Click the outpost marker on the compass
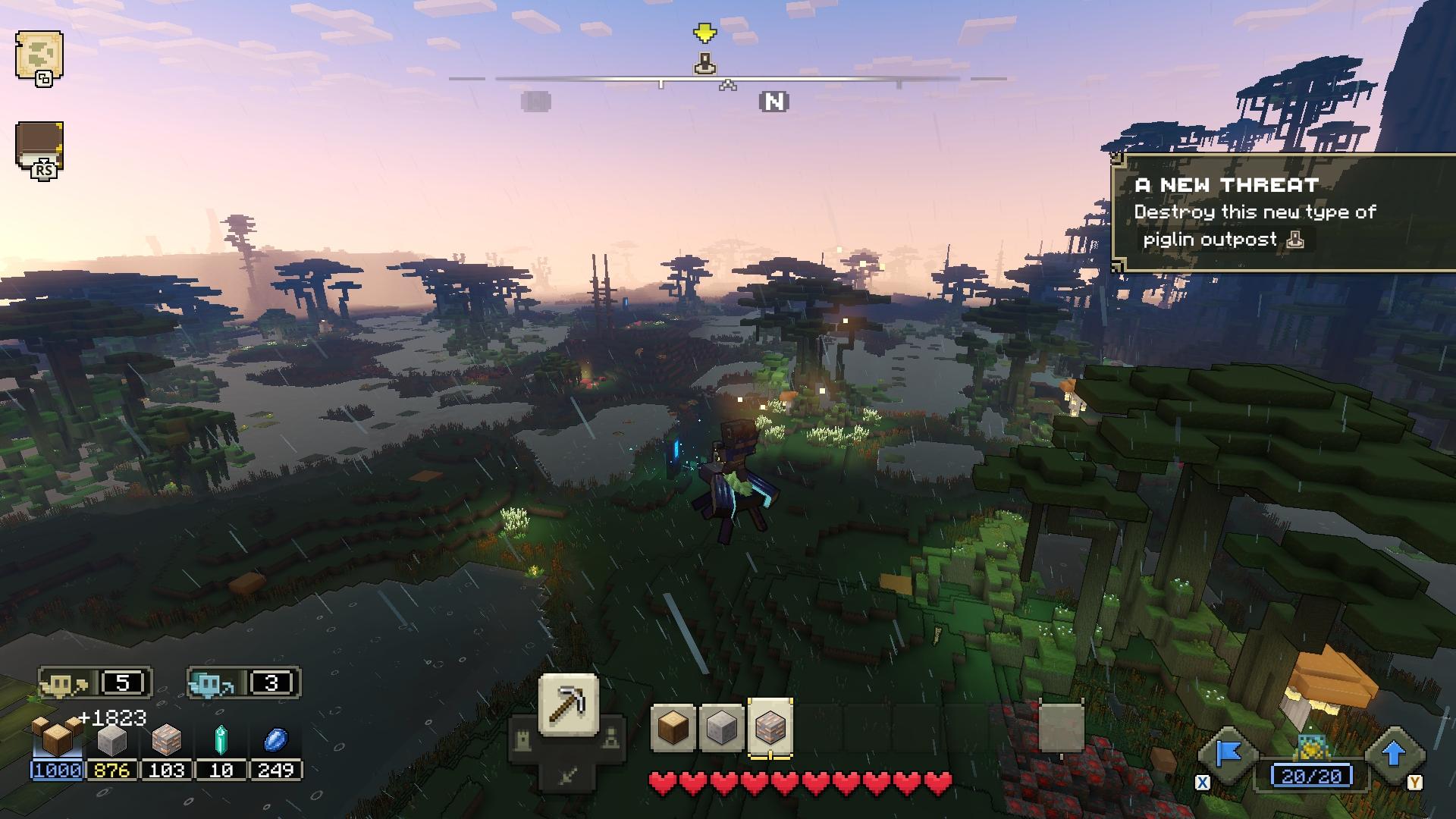 pos(705,64)
